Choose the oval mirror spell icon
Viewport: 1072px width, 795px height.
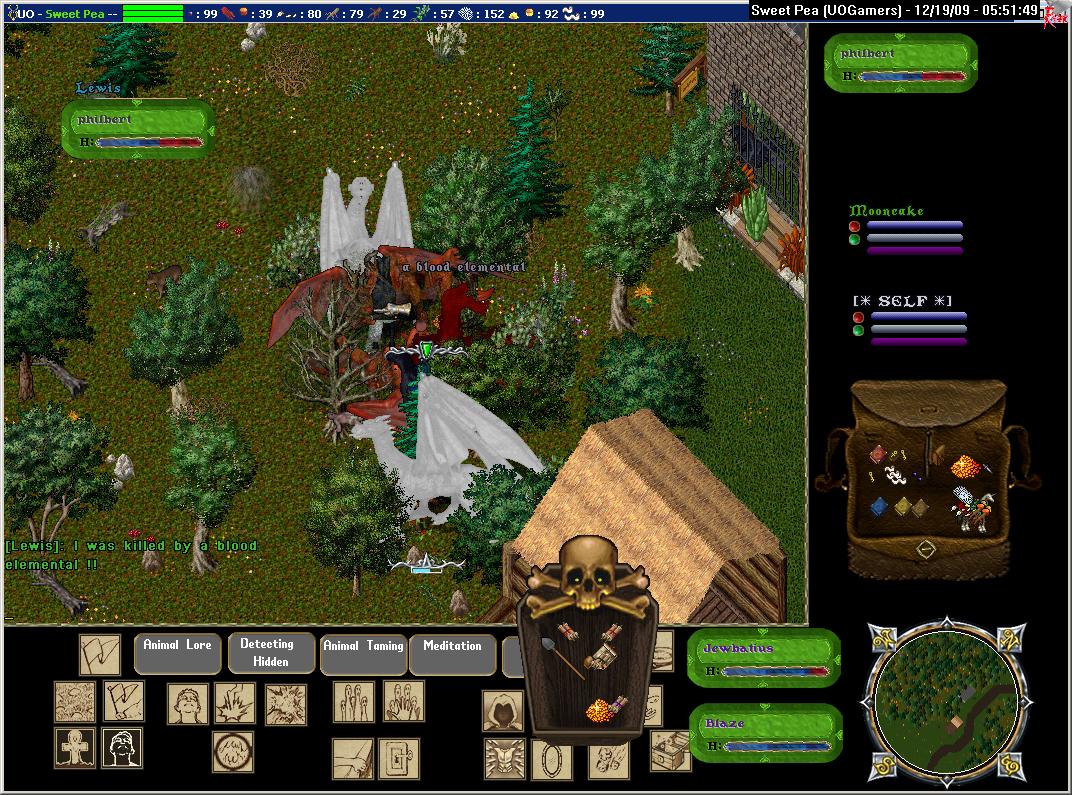tap(551, 759)
